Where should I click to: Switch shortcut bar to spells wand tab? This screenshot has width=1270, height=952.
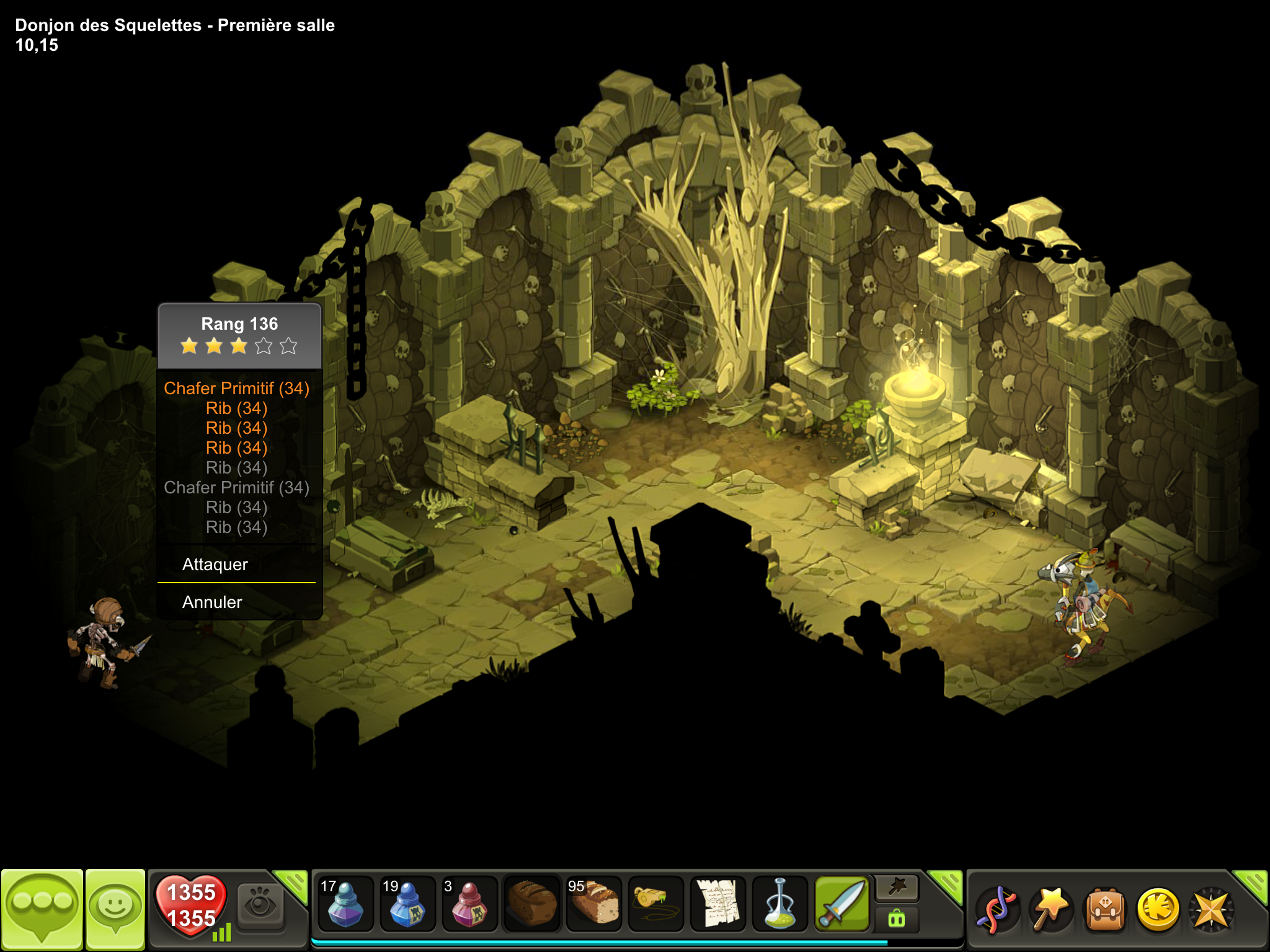897,888
